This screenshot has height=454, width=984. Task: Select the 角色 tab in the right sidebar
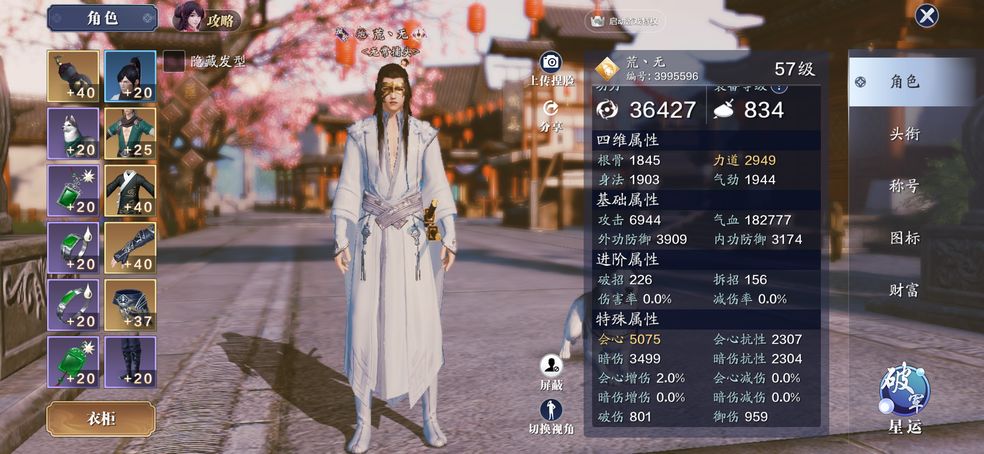tap(904, 82)
